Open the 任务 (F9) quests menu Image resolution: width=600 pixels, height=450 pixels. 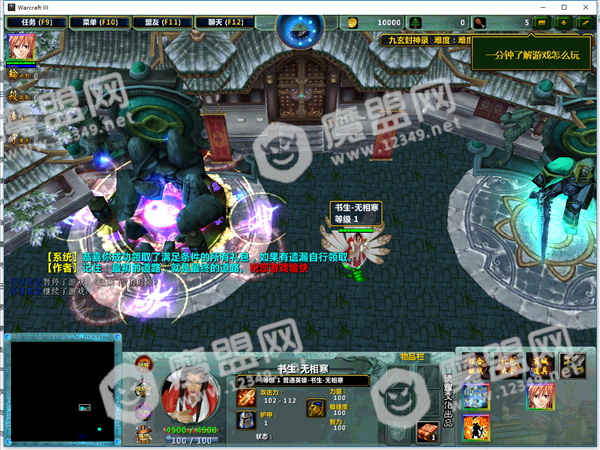click(x=36, y=21)
